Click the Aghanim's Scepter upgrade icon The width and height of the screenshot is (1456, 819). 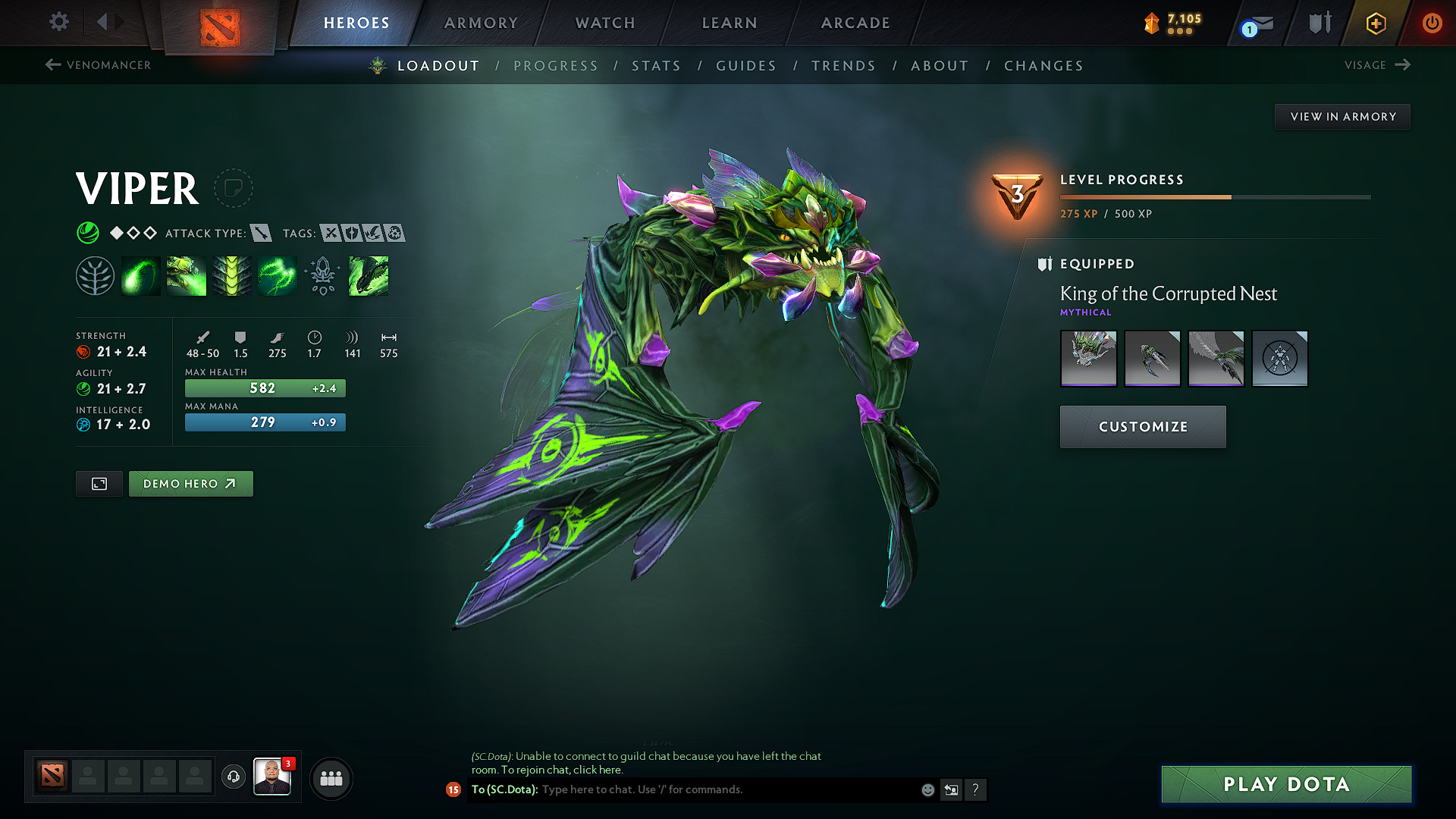[322, 275]
